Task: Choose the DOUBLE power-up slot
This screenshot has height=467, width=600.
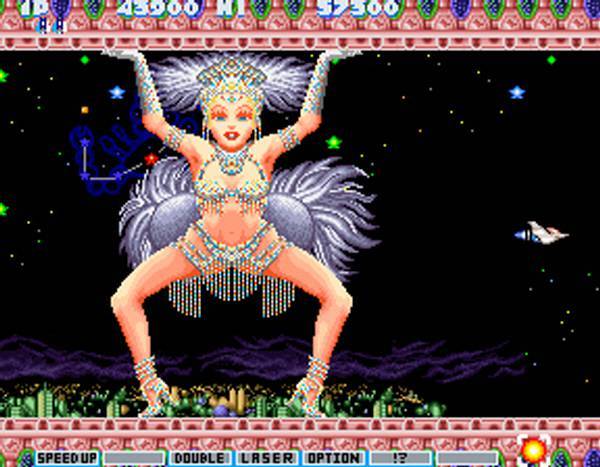Action: [x=200, y=458]
